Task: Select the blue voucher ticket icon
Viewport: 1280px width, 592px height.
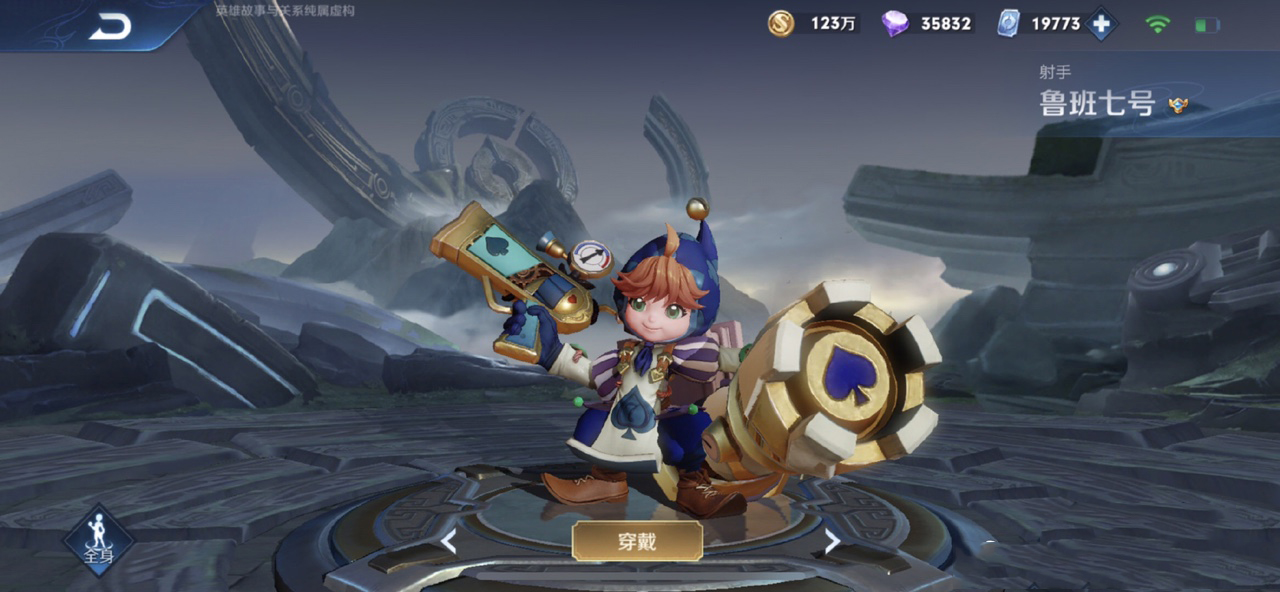Action: (x=1008, y=23)
